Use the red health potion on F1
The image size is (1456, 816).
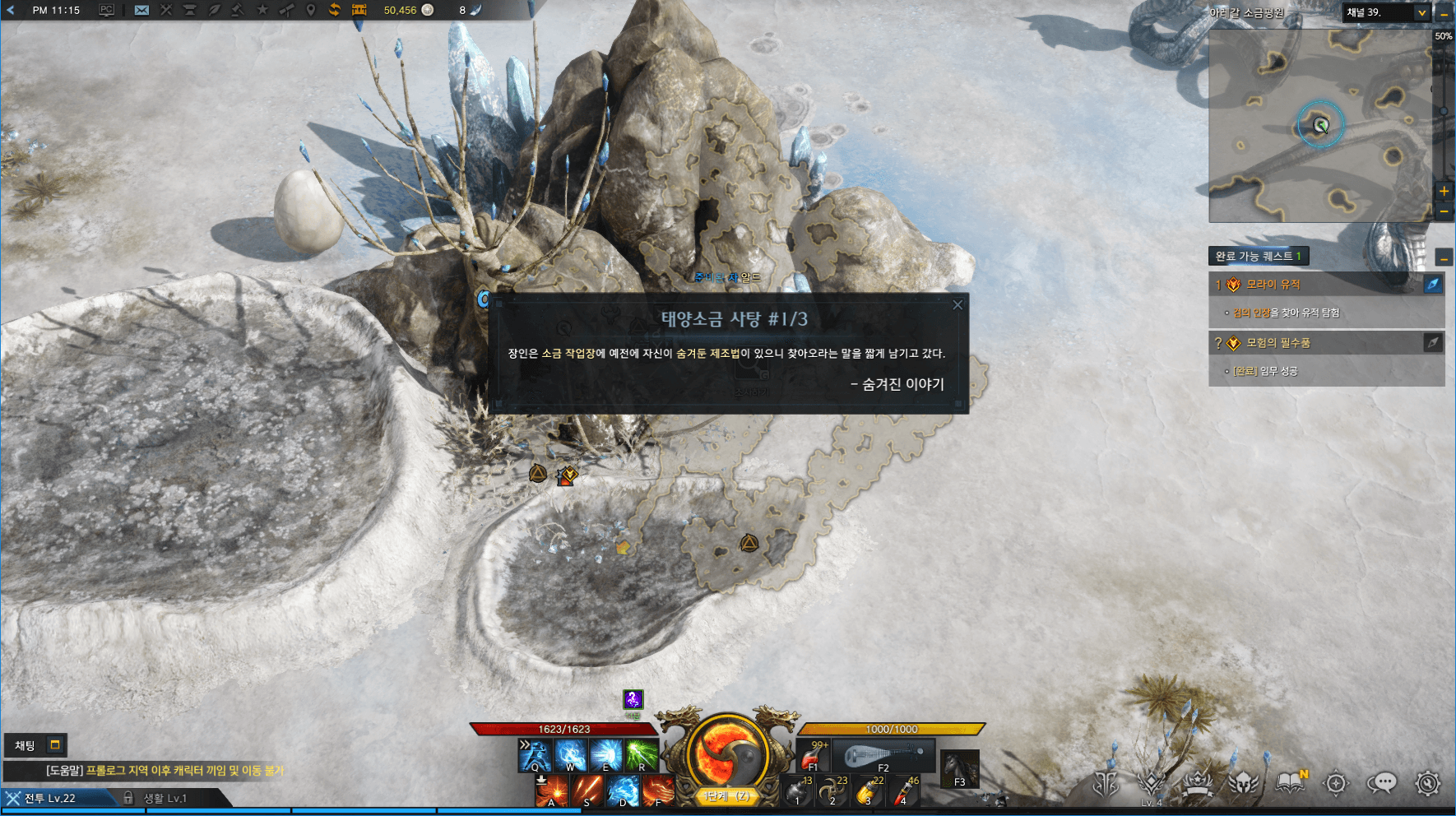pyautogui.click(x=813, y=754)
